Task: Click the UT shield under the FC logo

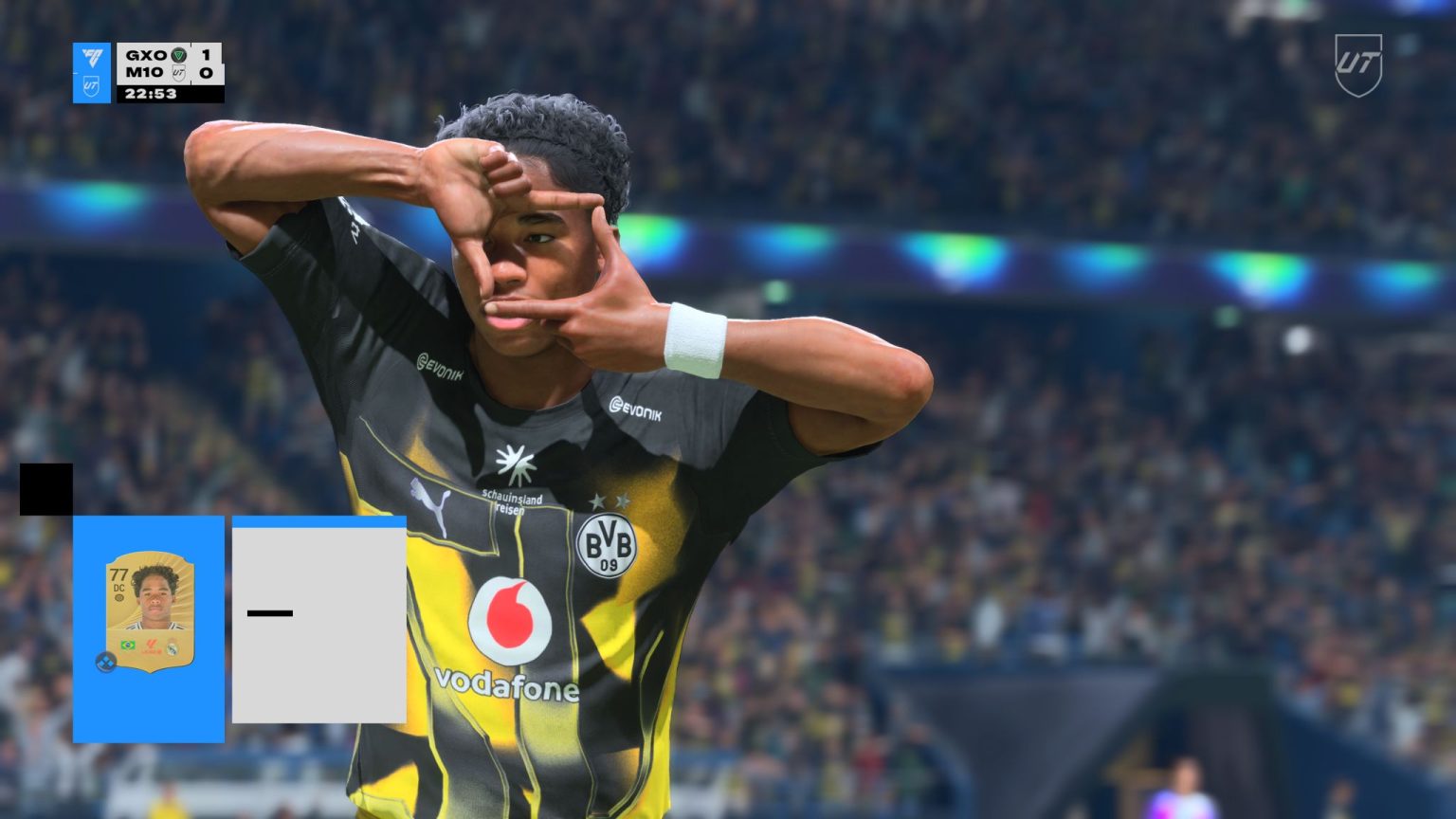Action: 92,85
